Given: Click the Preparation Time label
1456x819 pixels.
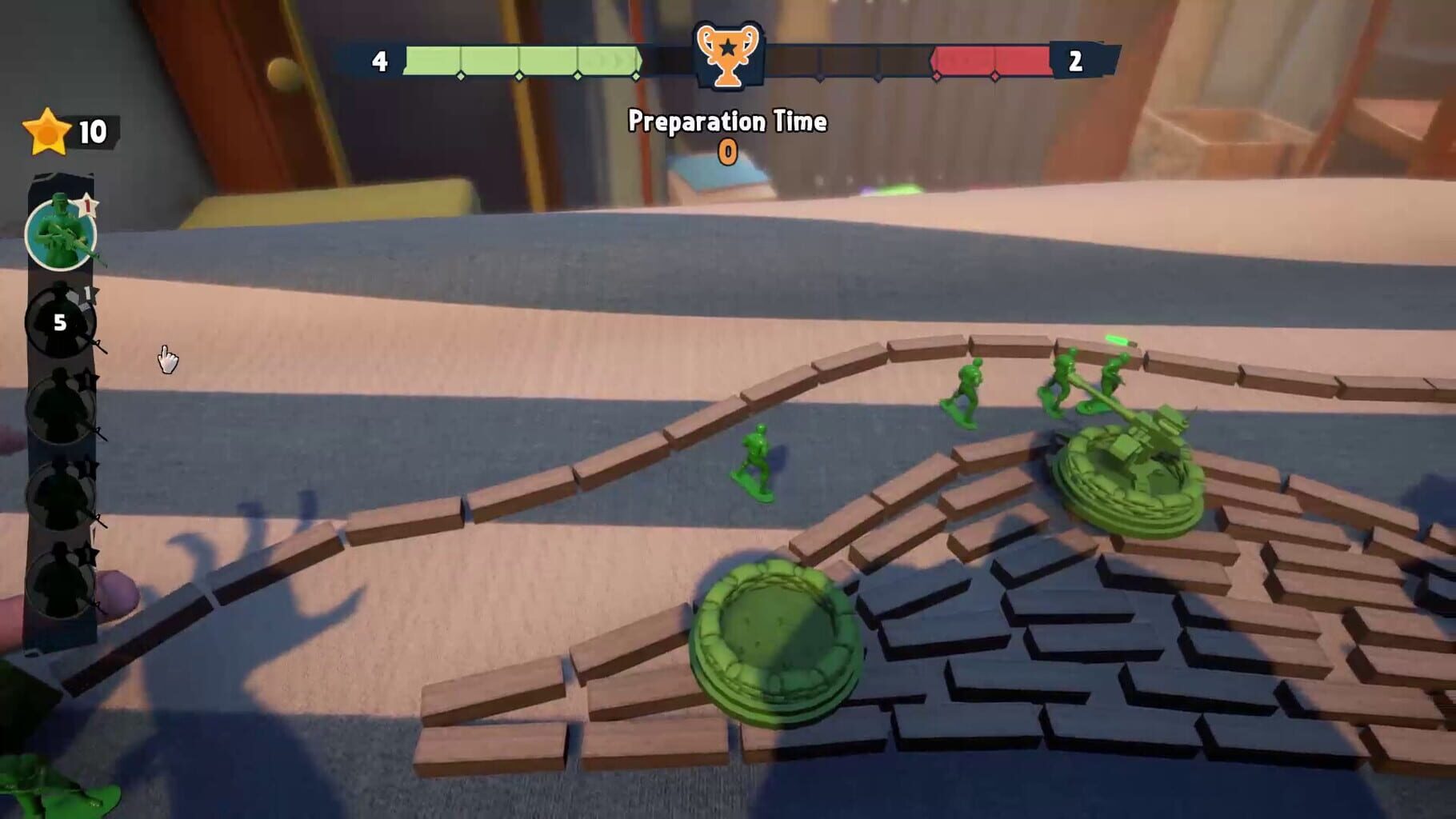Looking at the screenshot, I should (x=726, y=122).
